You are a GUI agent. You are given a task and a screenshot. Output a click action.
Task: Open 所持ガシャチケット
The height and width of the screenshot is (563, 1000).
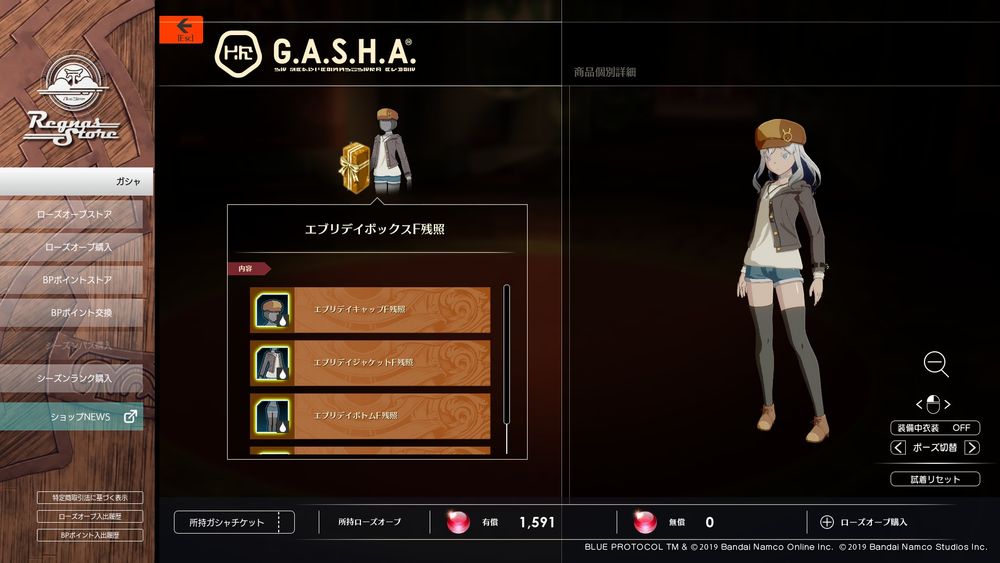pyautogui.click(x=234, y=522)
